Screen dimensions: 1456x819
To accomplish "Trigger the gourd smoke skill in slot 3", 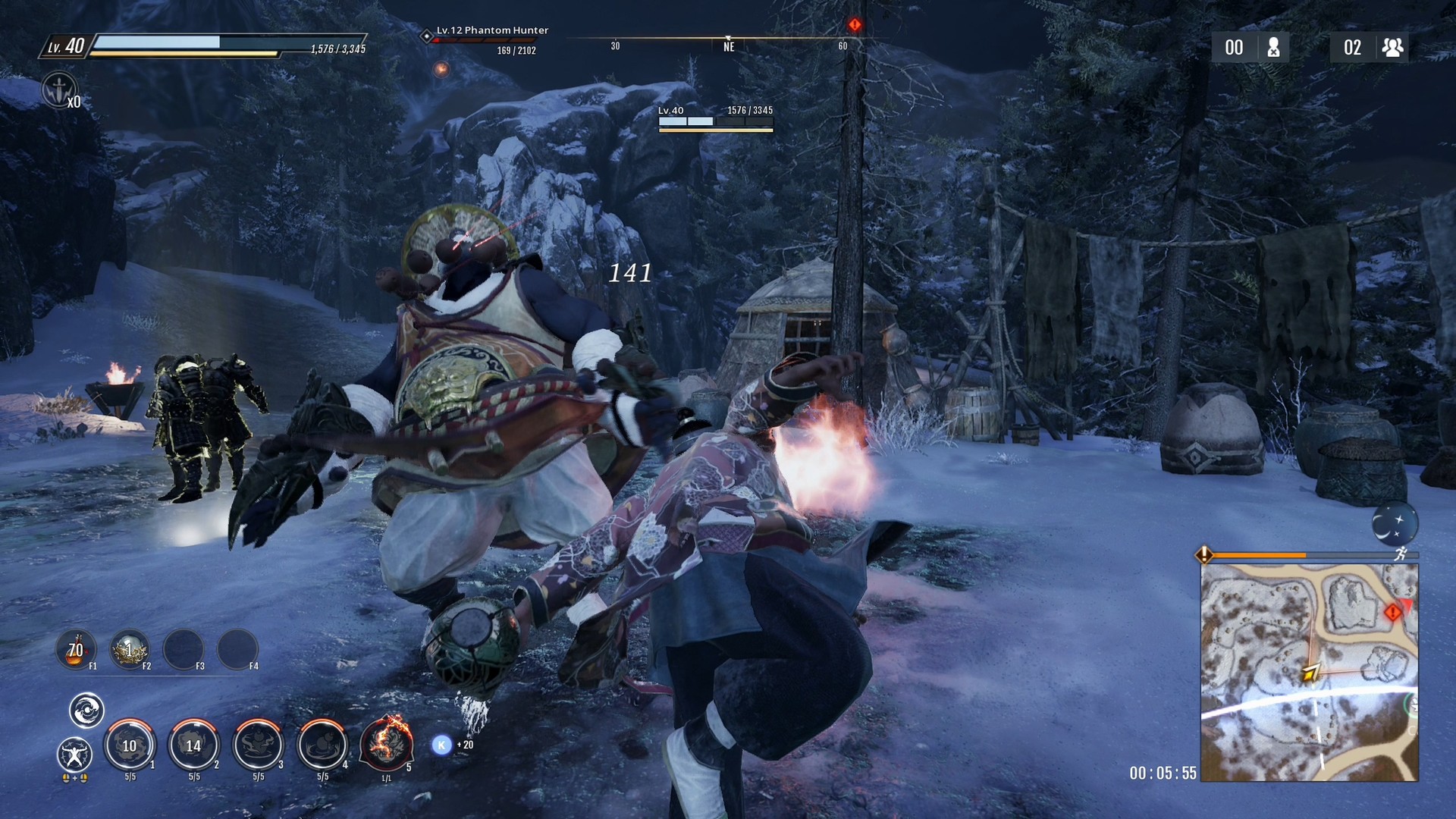I will (x=258, y=745).
